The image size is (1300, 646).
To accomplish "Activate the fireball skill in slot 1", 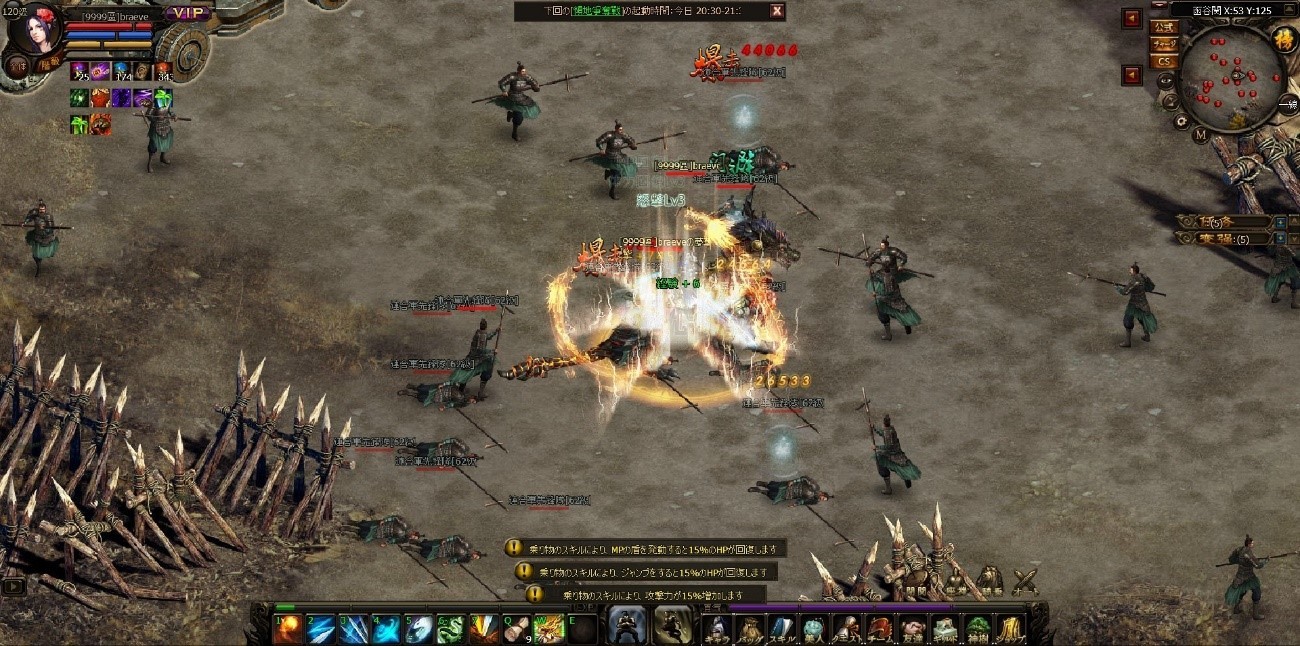I will click(x=290, y=628).
